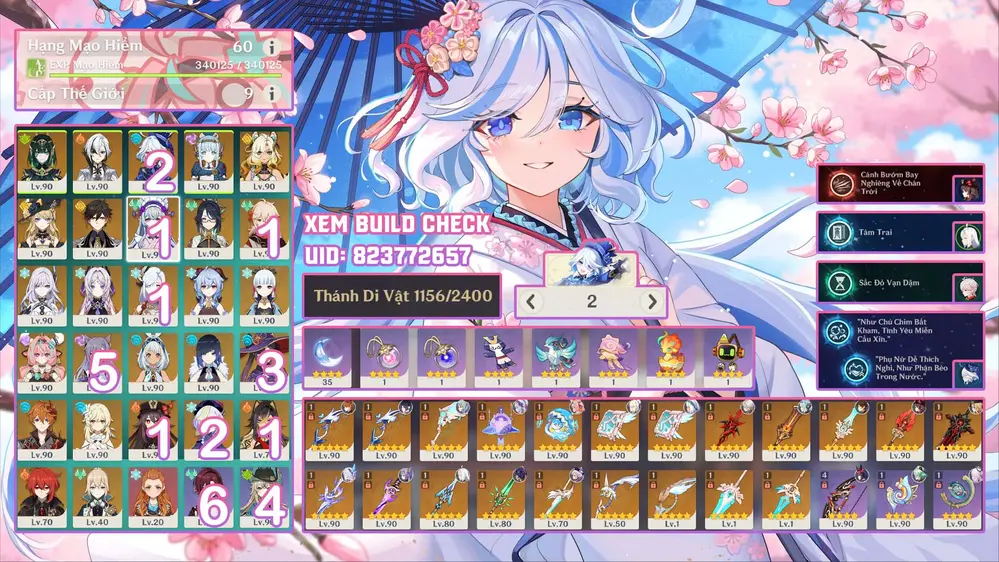Open the info icon next to Cấp Thế Giới
999x562 pixels.
coord(271,93)
